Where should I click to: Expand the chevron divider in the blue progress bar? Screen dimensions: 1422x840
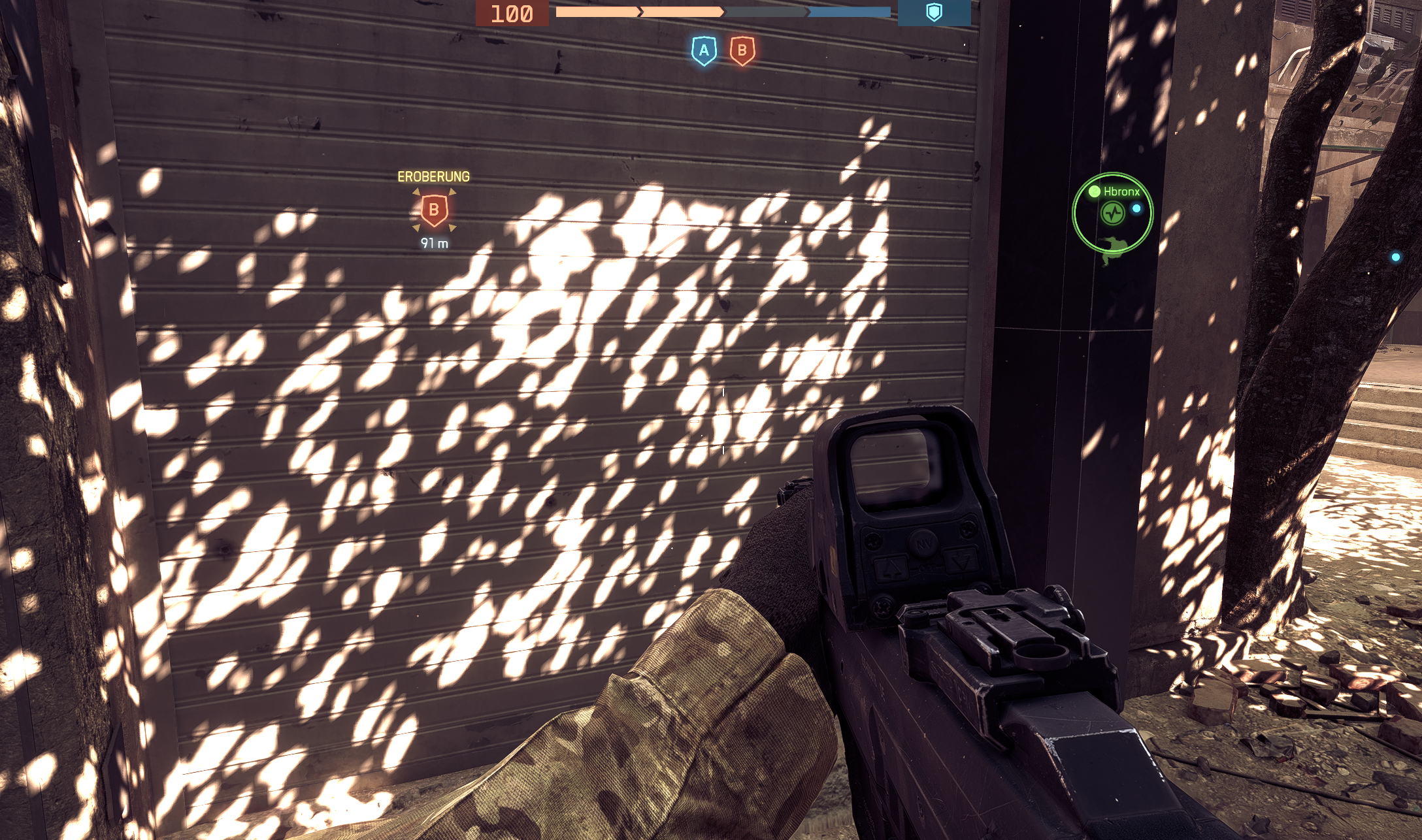[x=808, y=11]
